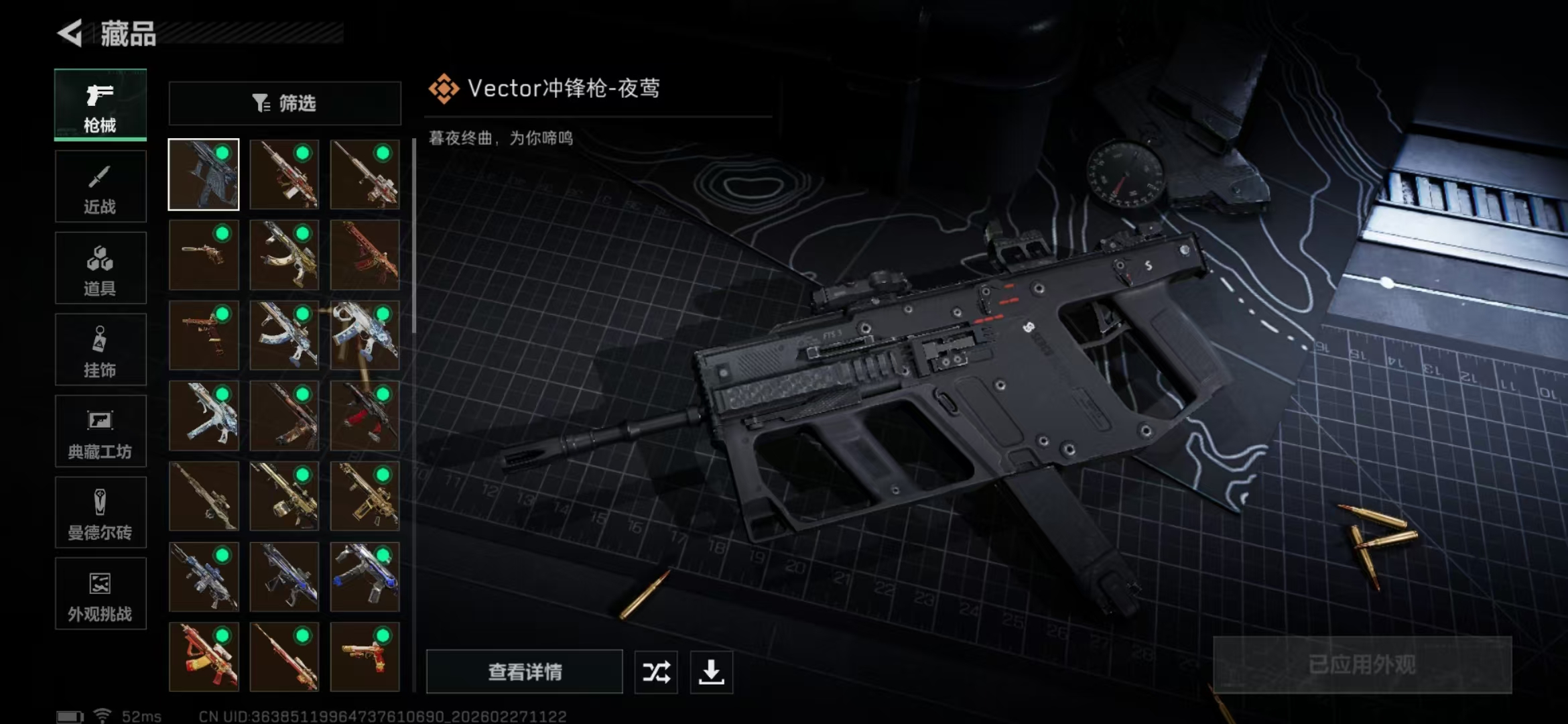Select the 枪械 firearms category icon
The height and width of the screenshot is (724, 1568).
pyautogui.click(x=100, y=104)
